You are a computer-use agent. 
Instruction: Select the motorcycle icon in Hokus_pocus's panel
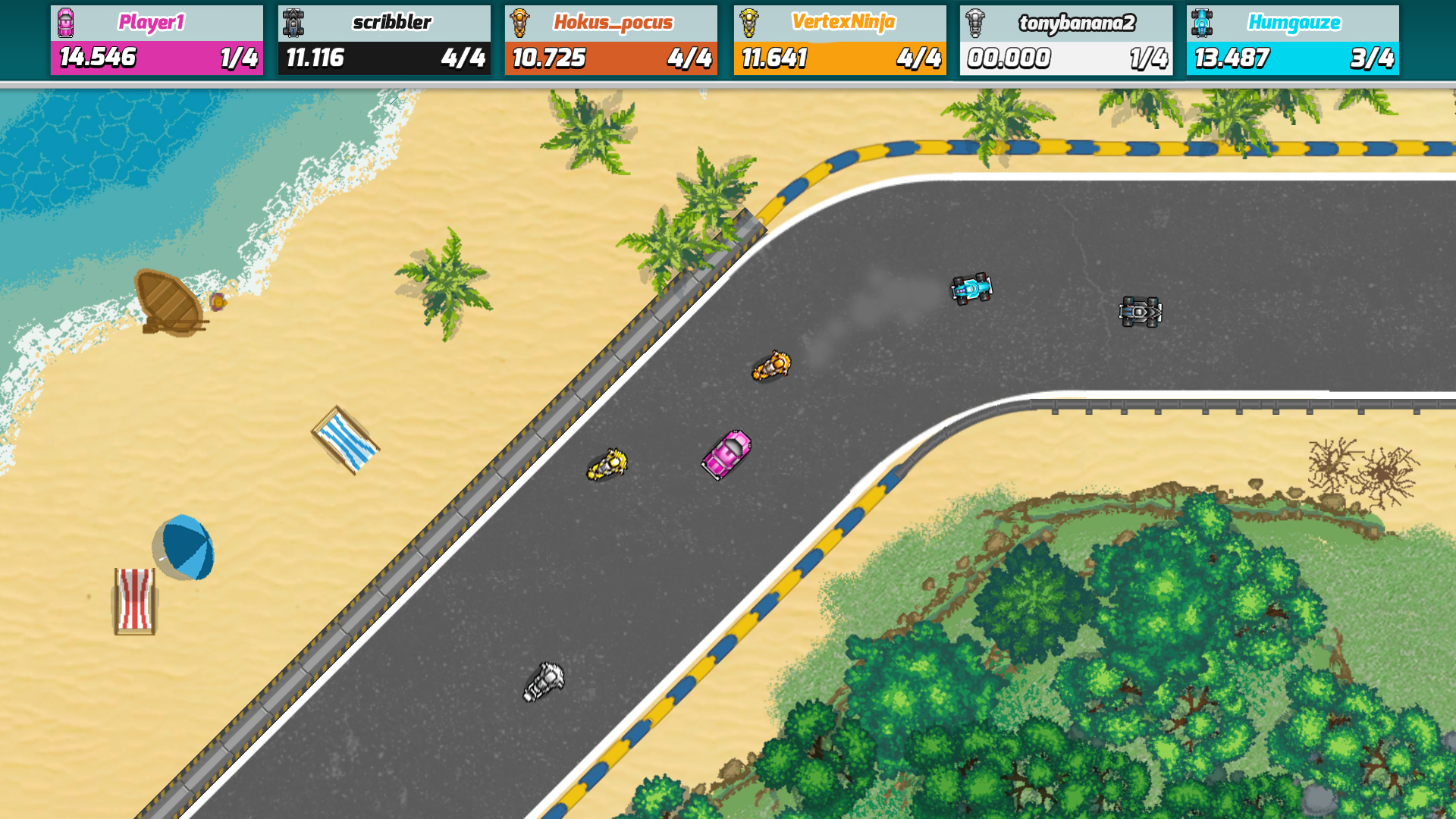coord(521,22)
